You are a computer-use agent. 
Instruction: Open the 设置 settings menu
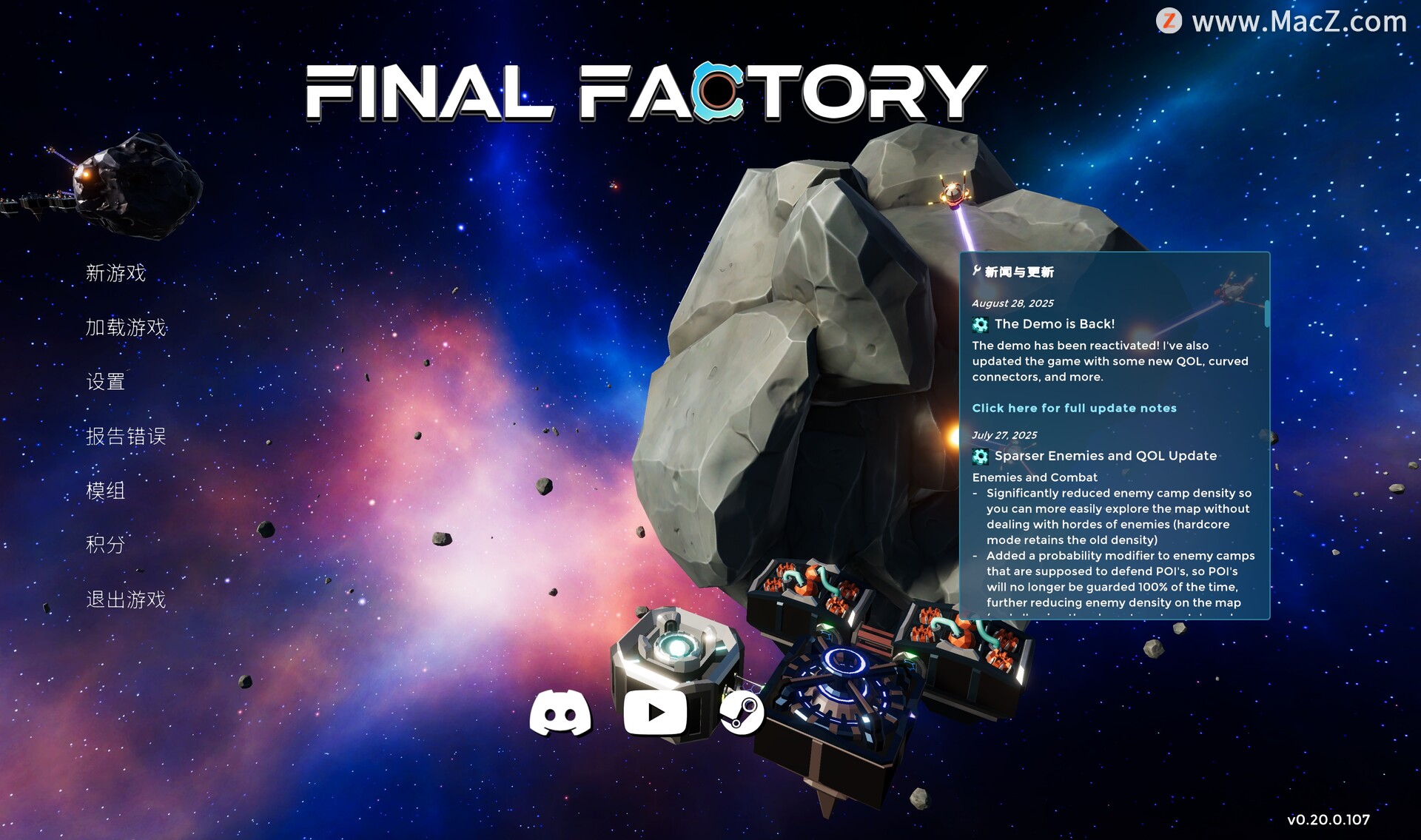(105, 382)
